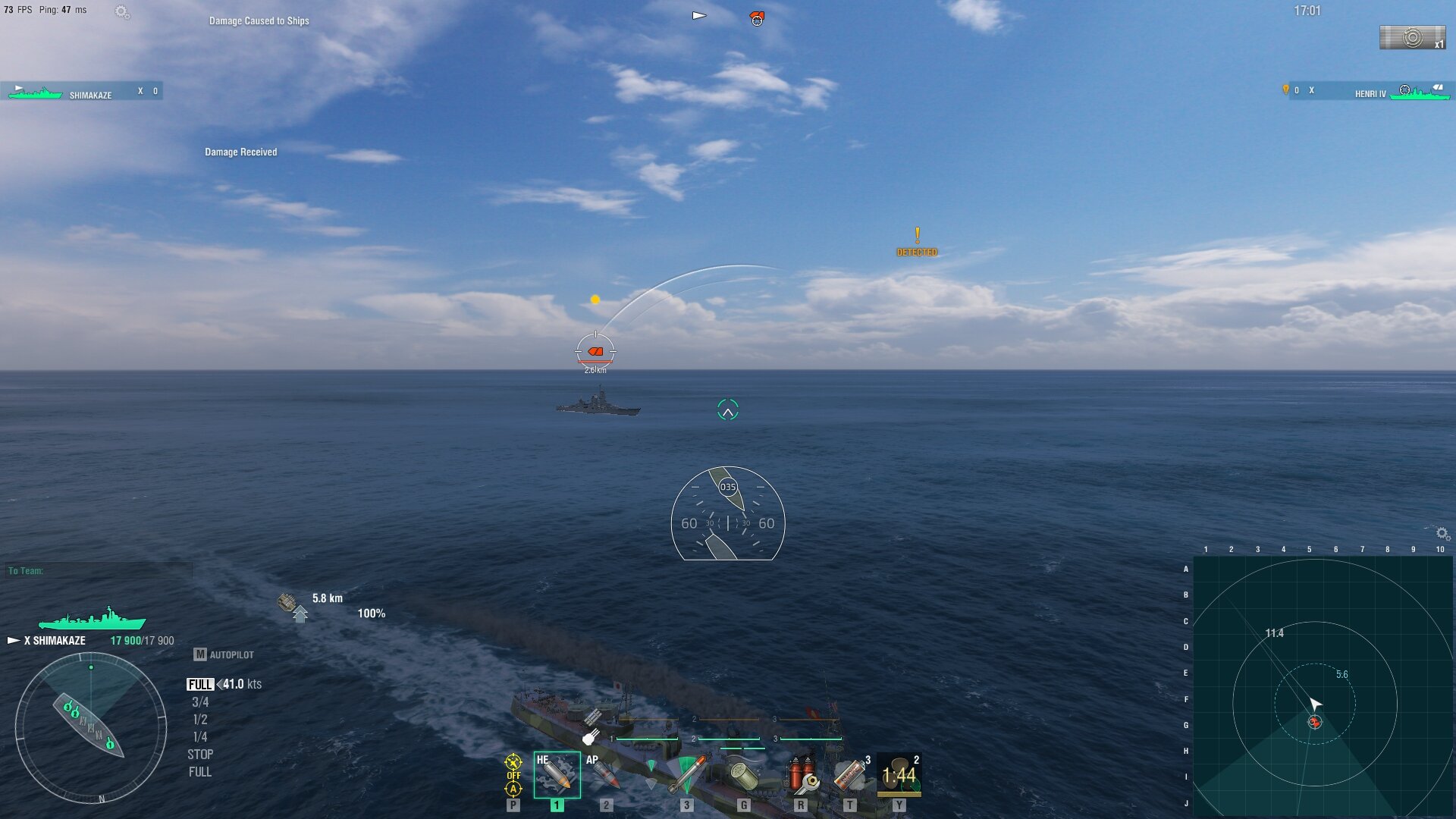Viewport: 1456px width, 819px height.
Task: Select the Henri IV enemy team panel
Action: click(1369, 92)
